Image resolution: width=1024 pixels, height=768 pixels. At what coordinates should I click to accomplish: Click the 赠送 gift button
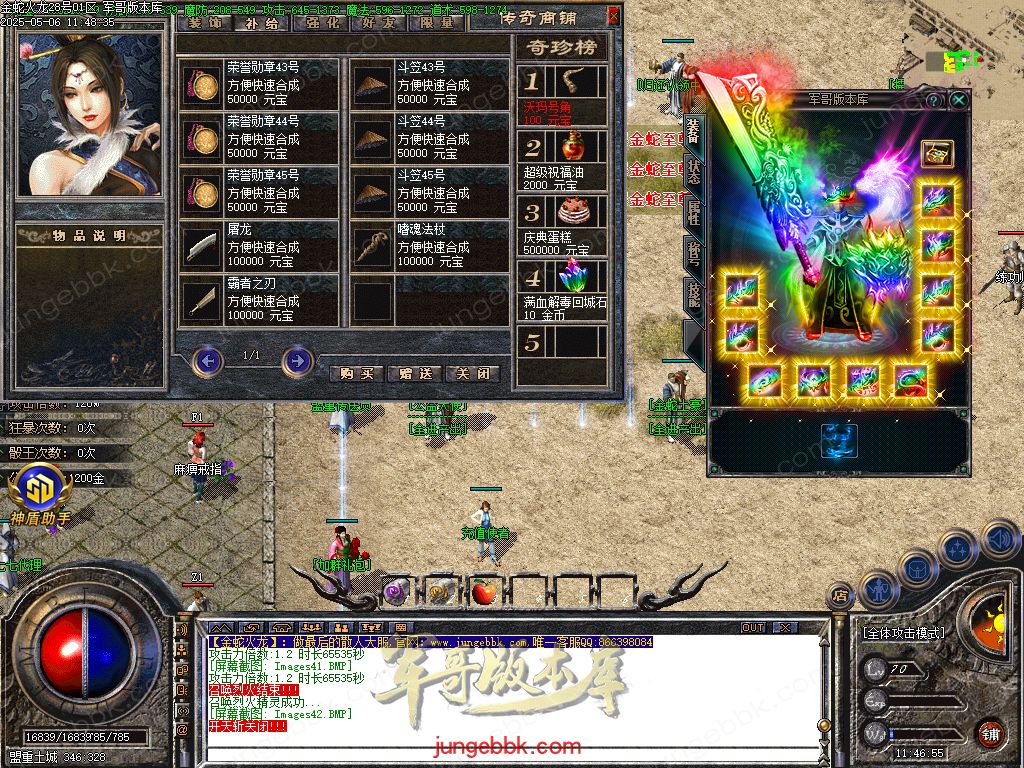414,373
